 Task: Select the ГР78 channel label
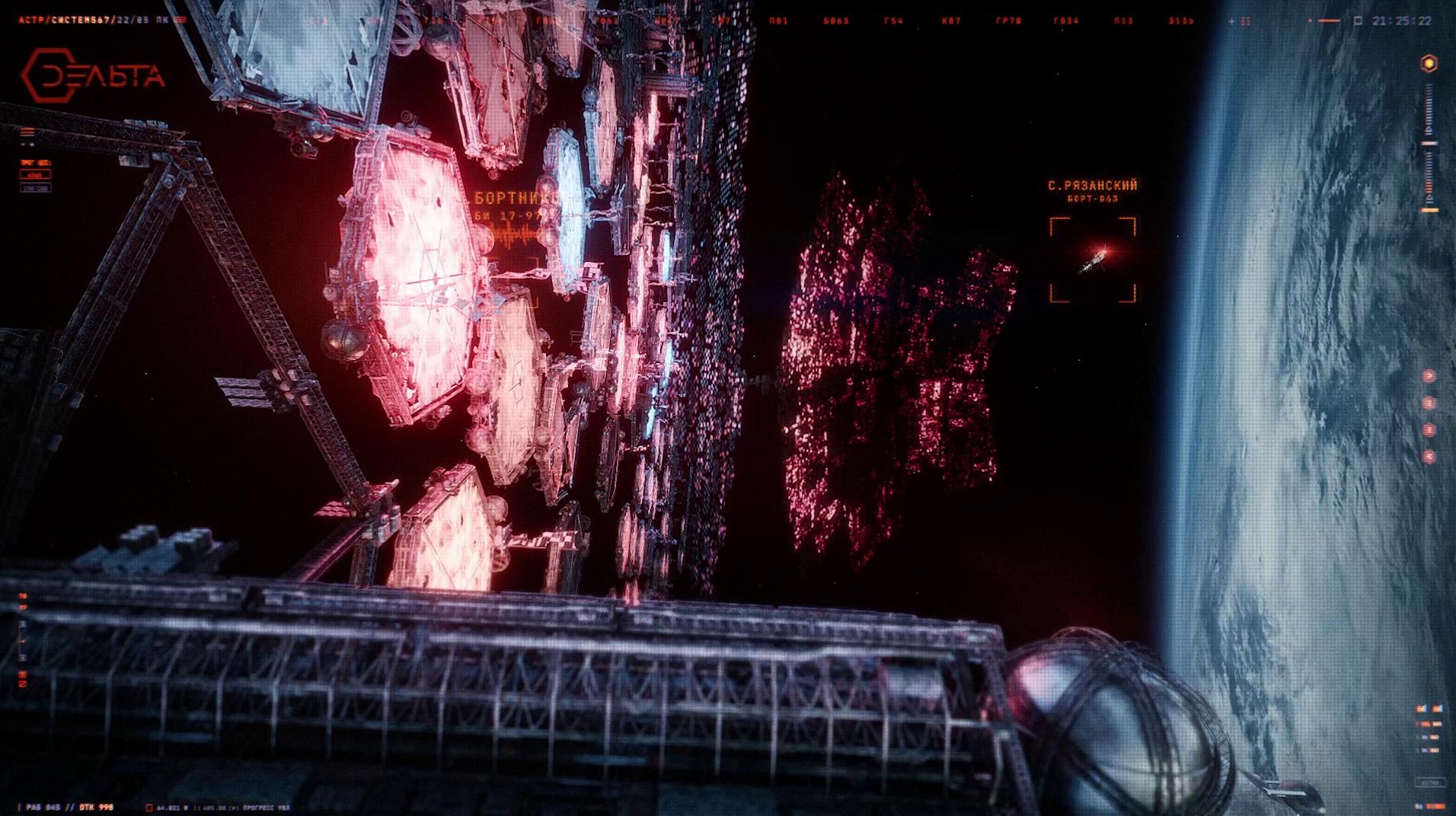1008,21
